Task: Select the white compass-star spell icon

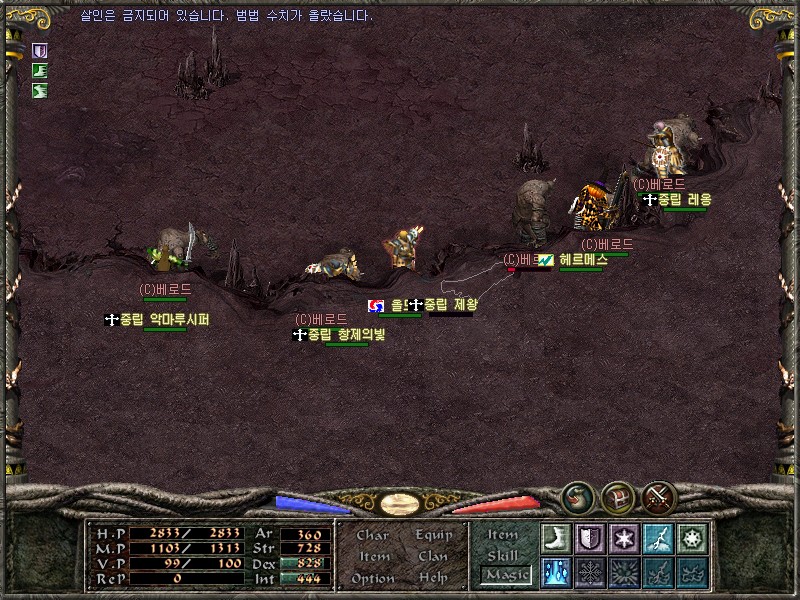Action: click(x=692, y=538)
